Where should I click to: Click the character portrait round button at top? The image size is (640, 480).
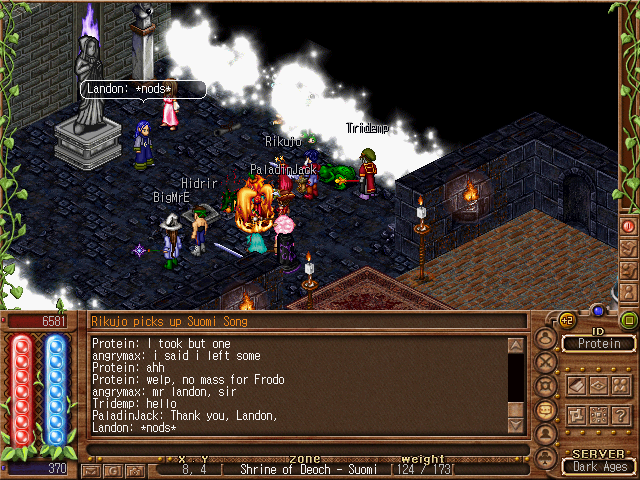(x=546, y=338)
